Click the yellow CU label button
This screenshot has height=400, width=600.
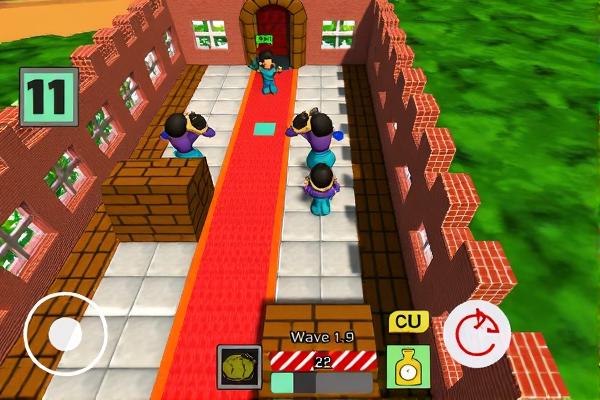[407, 323]
